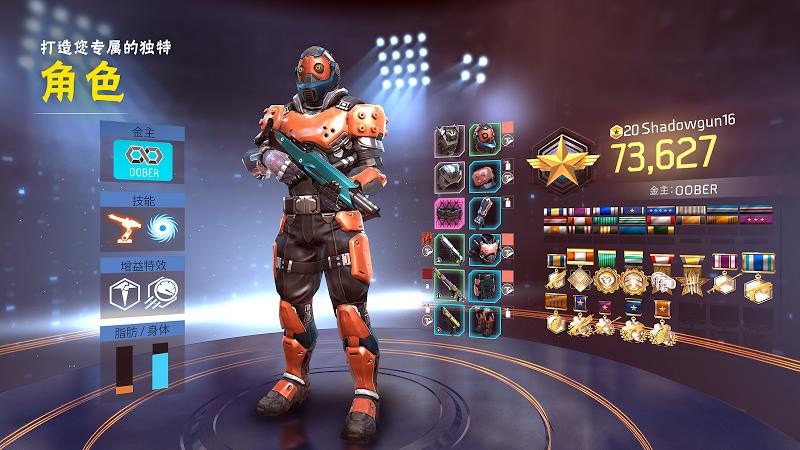
Task: Select the hexagon runner perk icon
Action: point(124,294)
